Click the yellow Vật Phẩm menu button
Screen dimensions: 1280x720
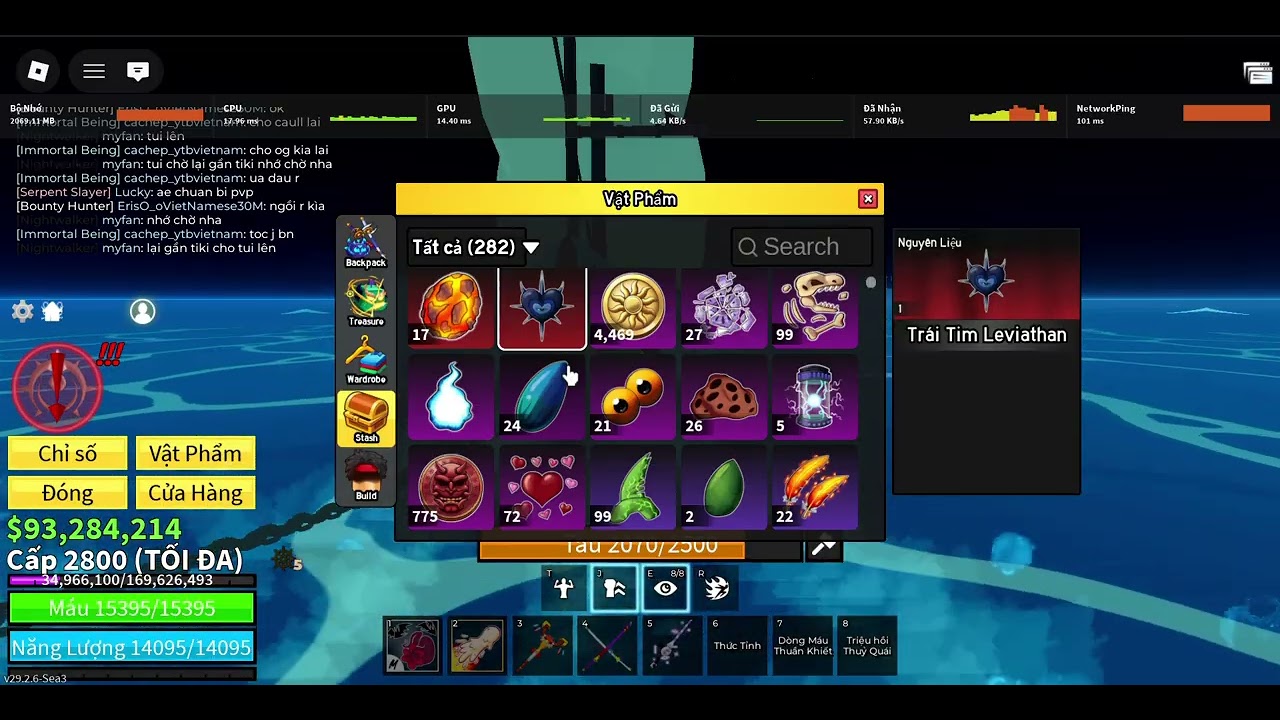(195, 454)
